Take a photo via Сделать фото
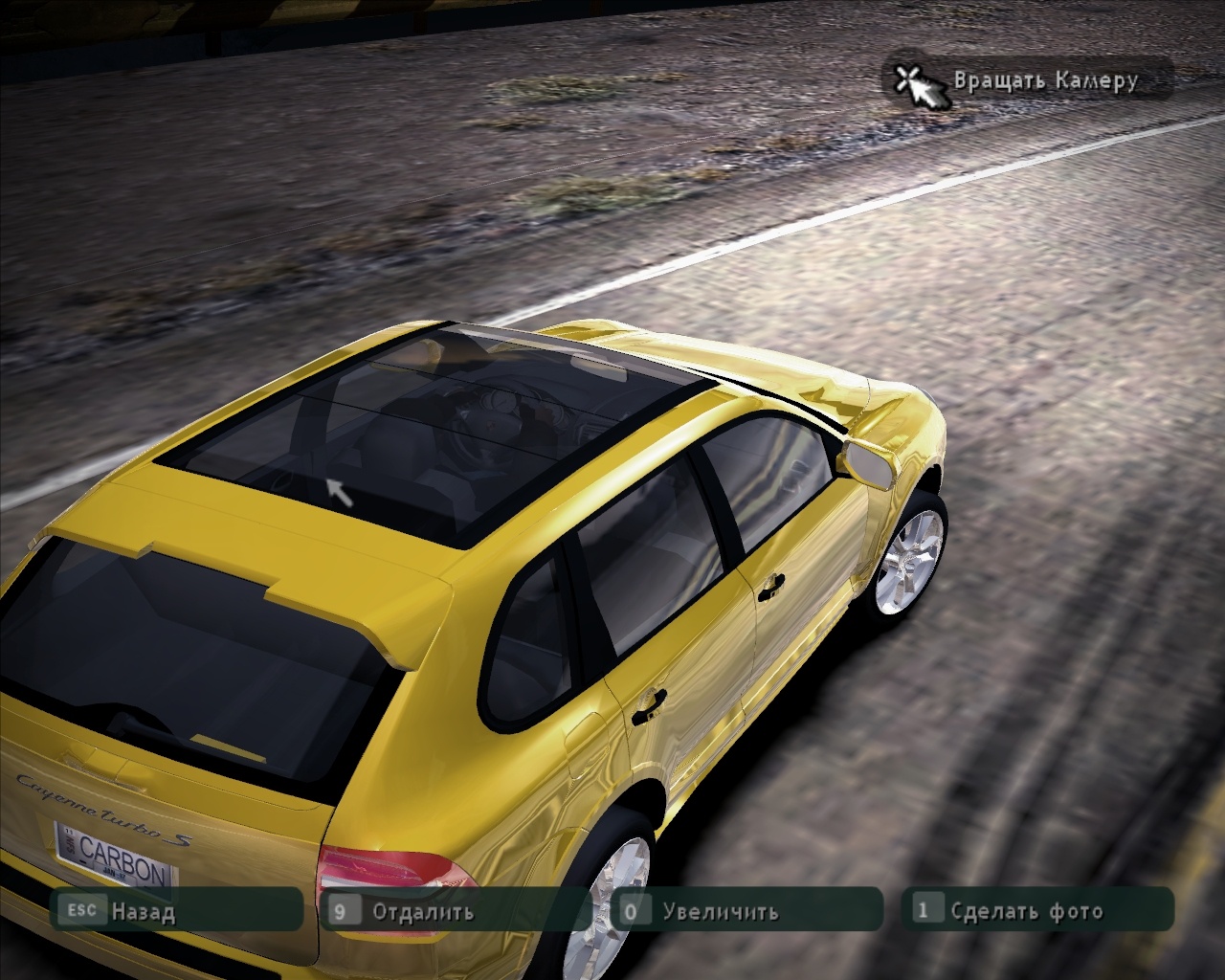 (x=1026, y=910)
